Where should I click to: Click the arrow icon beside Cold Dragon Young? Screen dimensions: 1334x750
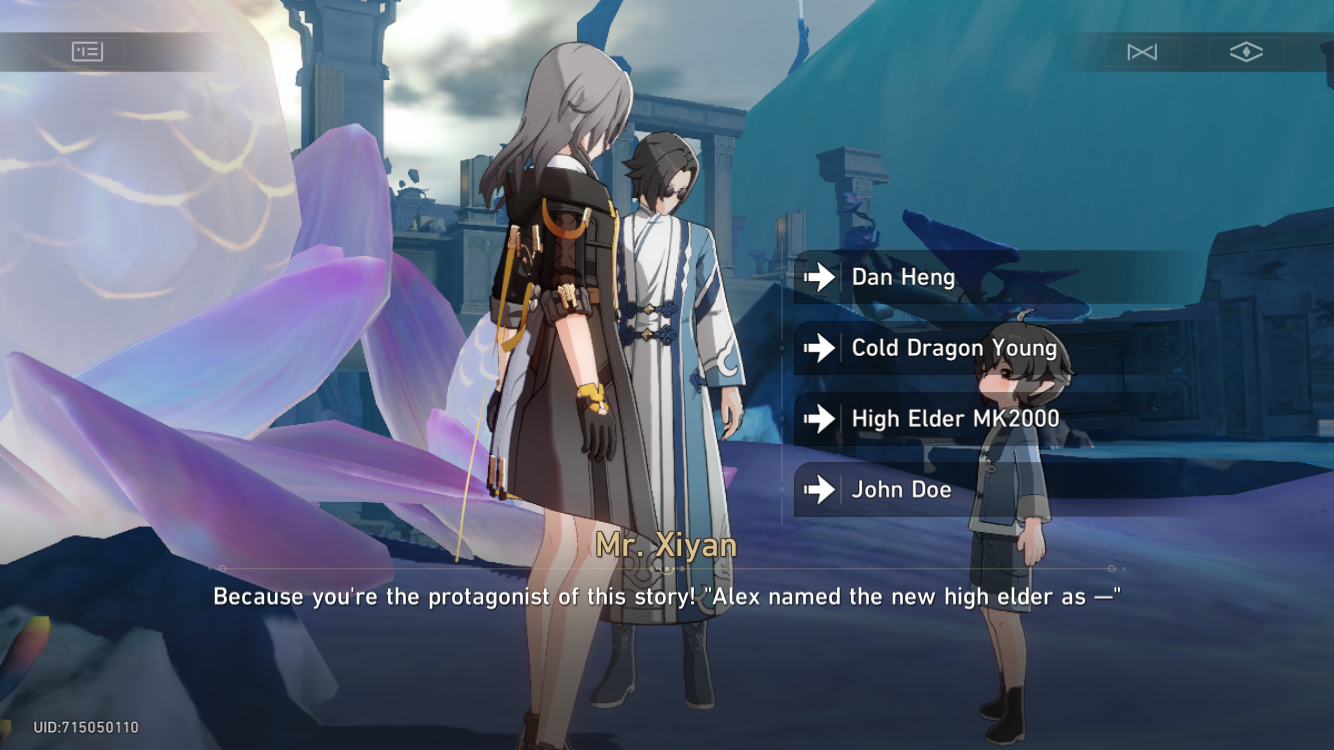click(x=818, y=348)
